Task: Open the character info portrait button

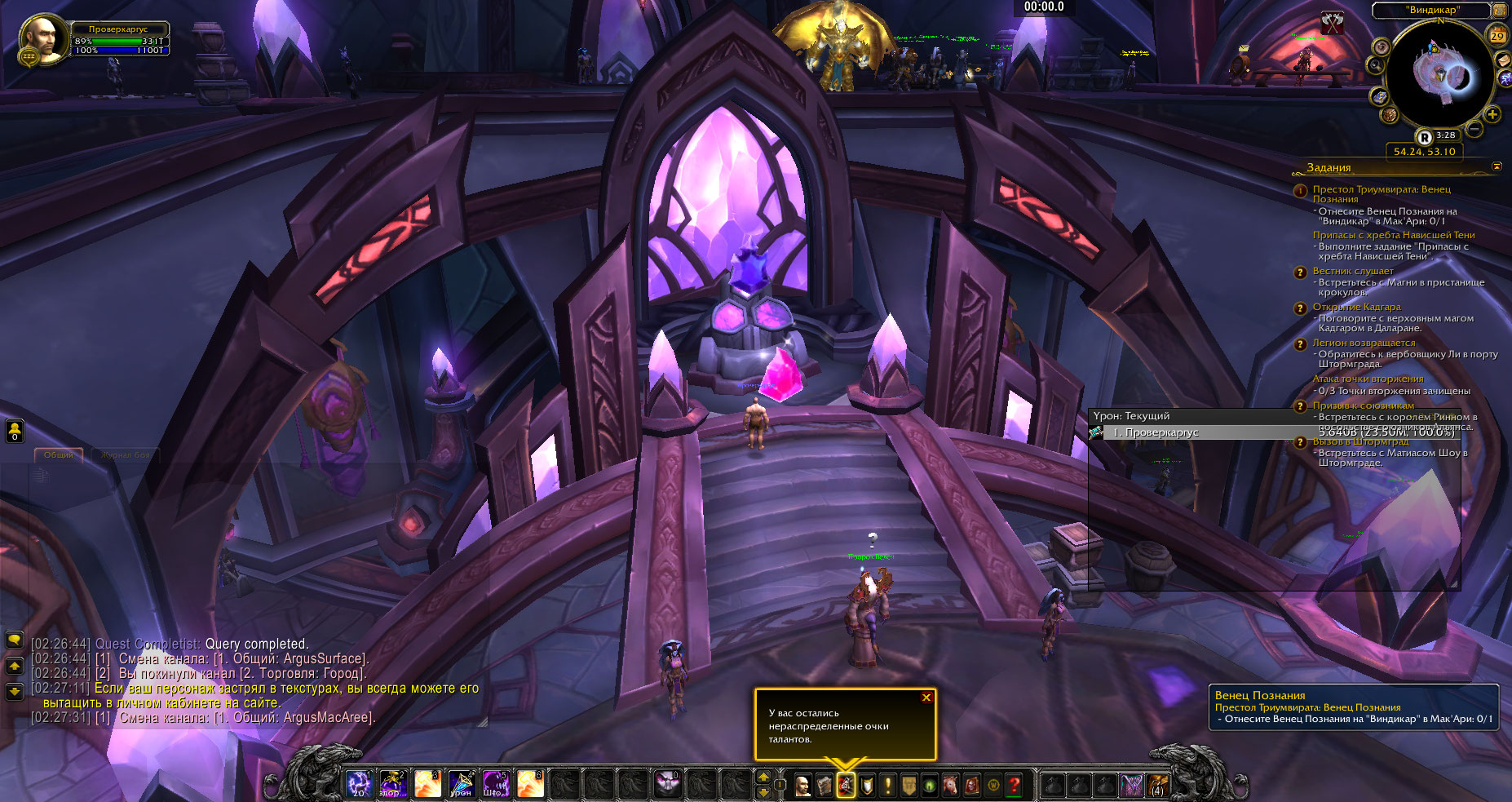Action: (803, 785)
